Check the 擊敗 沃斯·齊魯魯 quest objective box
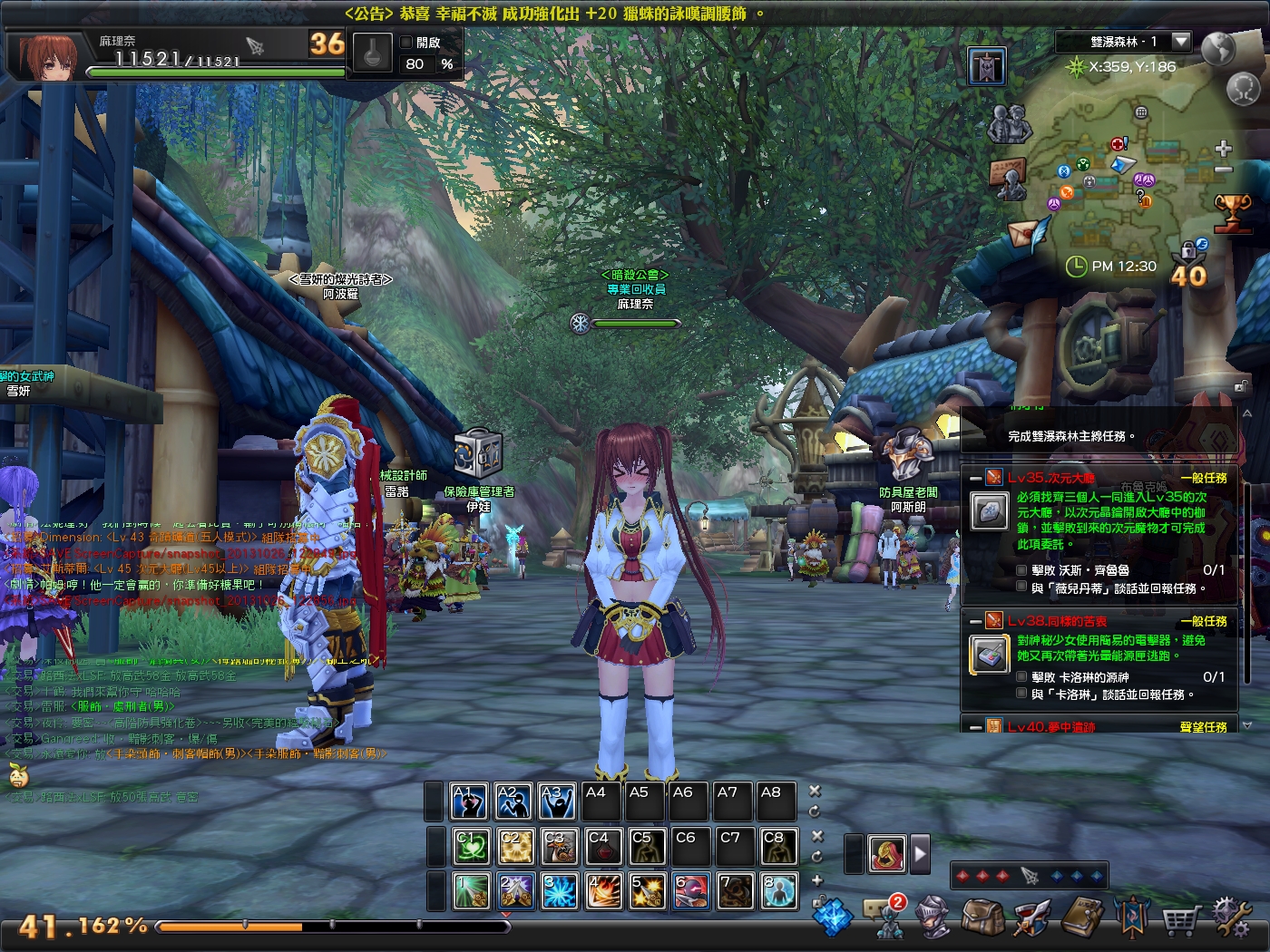Image resolution: width=1270 pixels, height=952 pixels. (x=1021, y=568)
